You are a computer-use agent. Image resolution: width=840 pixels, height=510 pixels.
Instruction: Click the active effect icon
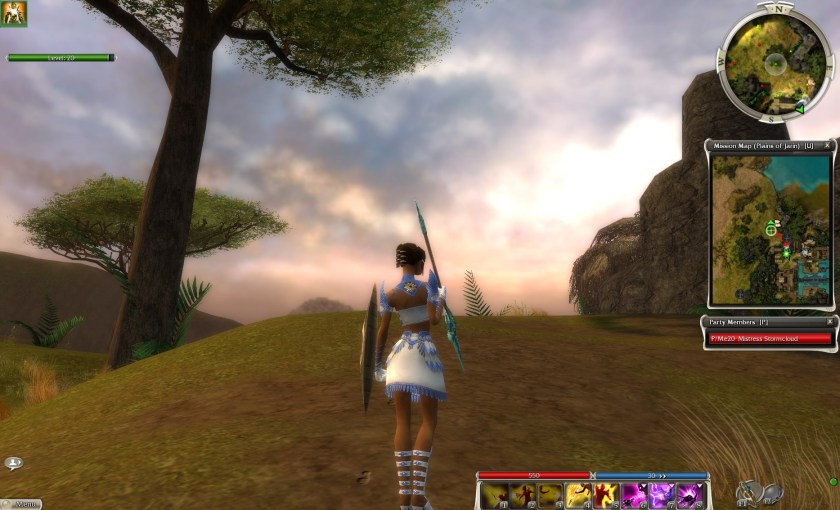(x=14, y=14)
